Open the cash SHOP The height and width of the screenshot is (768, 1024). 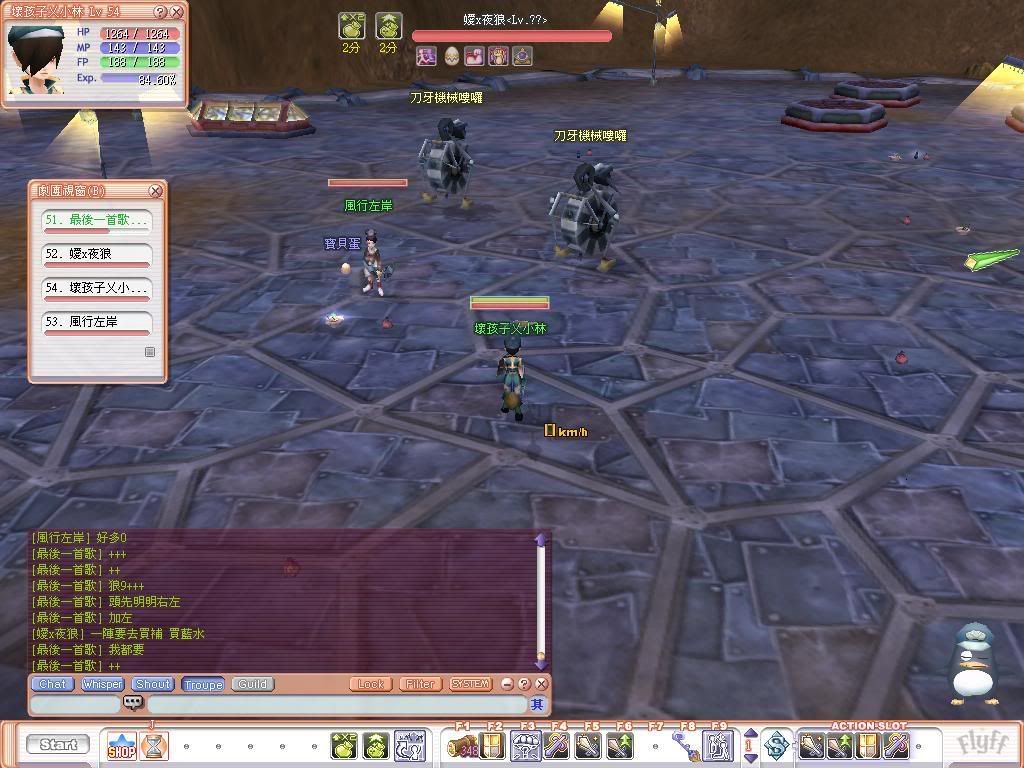coord(121,745)
